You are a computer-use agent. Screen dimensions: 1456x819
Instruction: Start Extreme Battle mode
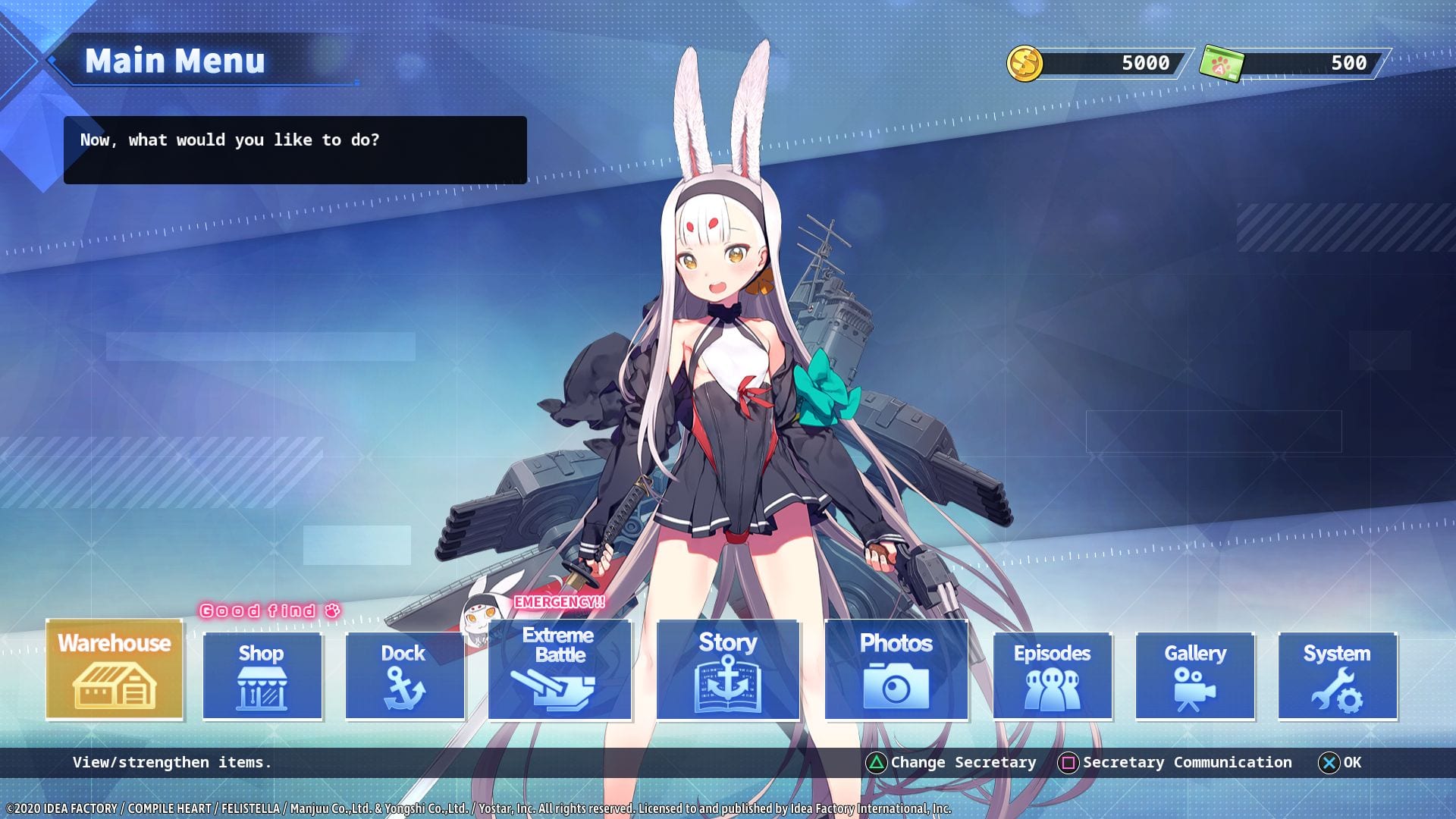560,670
